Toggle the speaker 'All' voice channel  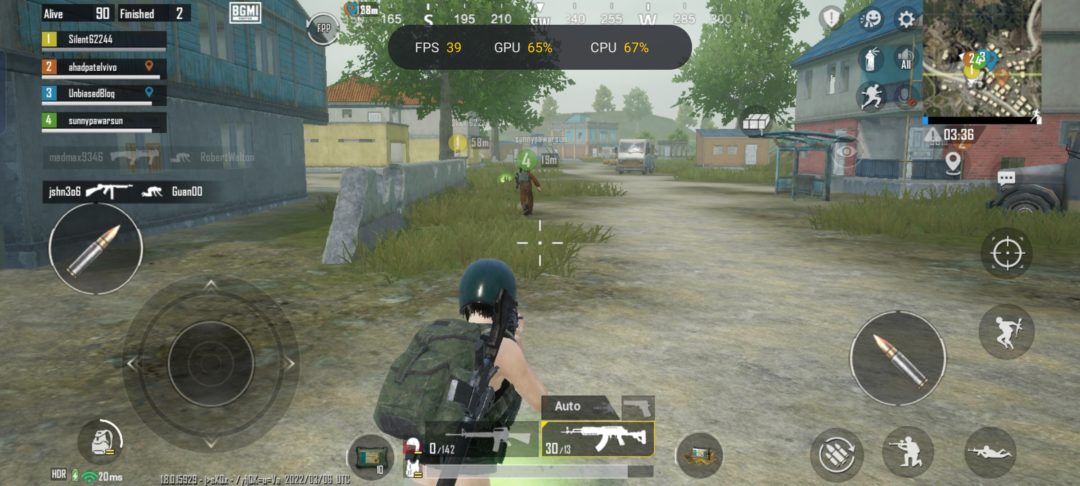906,58
